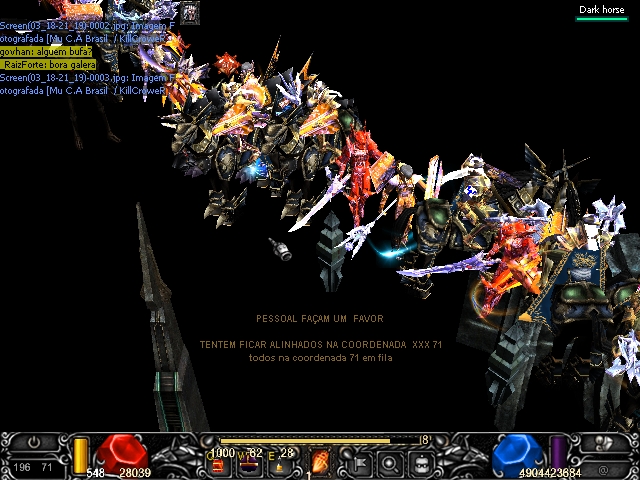Image resolution: width=640 pixels, height=480 pixels.
Task: Click the buff icon beside the chat
Action: pos(190,11)
